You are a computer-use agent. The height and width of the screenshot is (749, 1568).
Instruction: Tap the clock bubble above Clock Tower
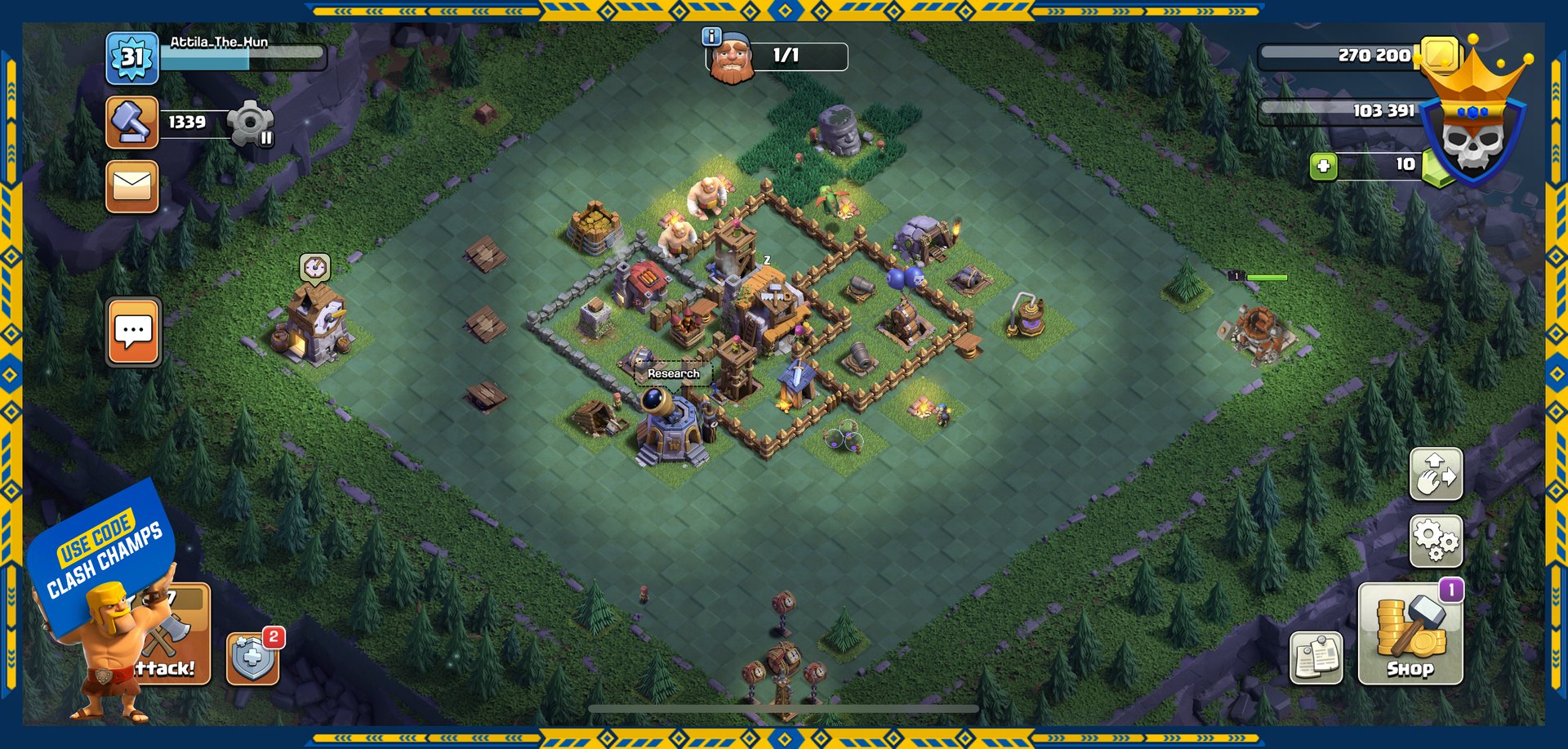(314, 266)
